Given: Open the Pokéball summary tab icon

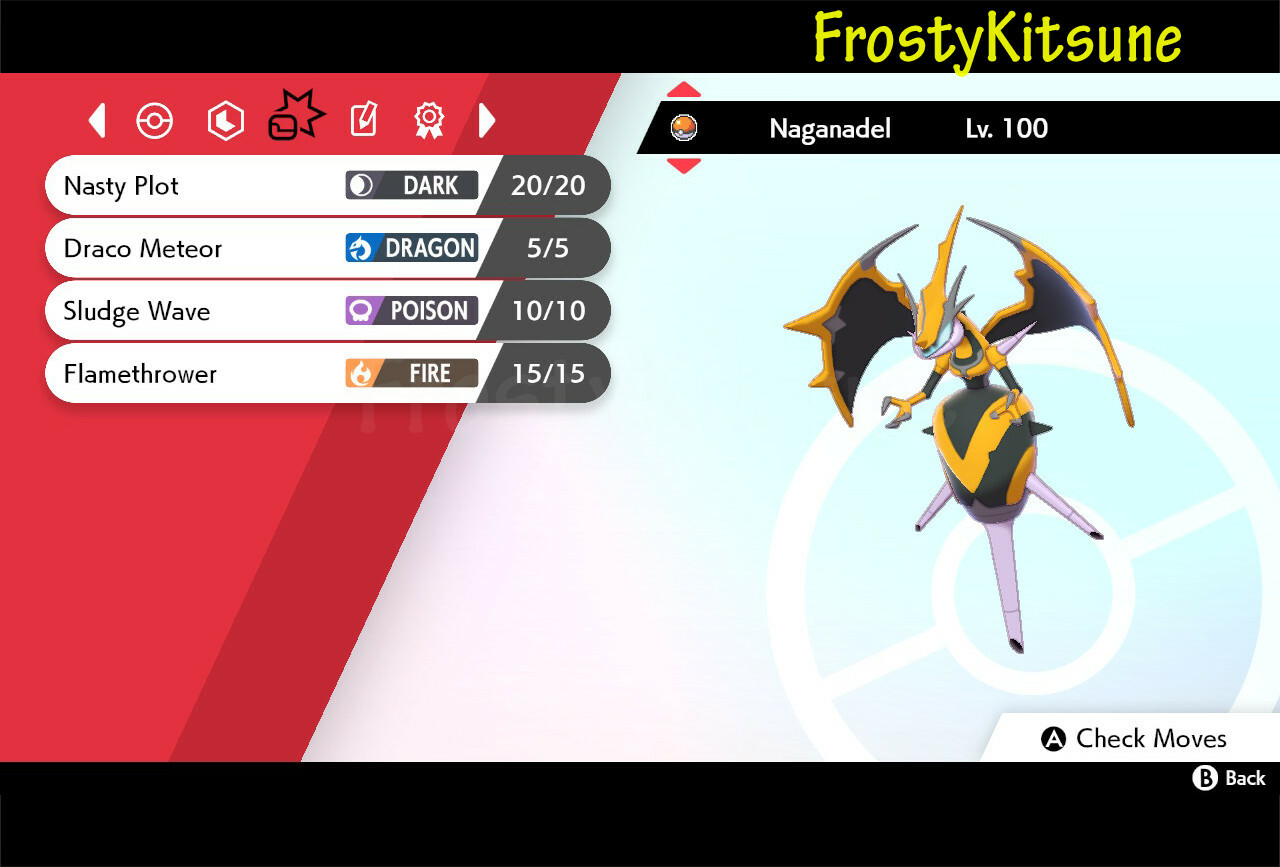Looking at the screenshot, I should [154, 120].
